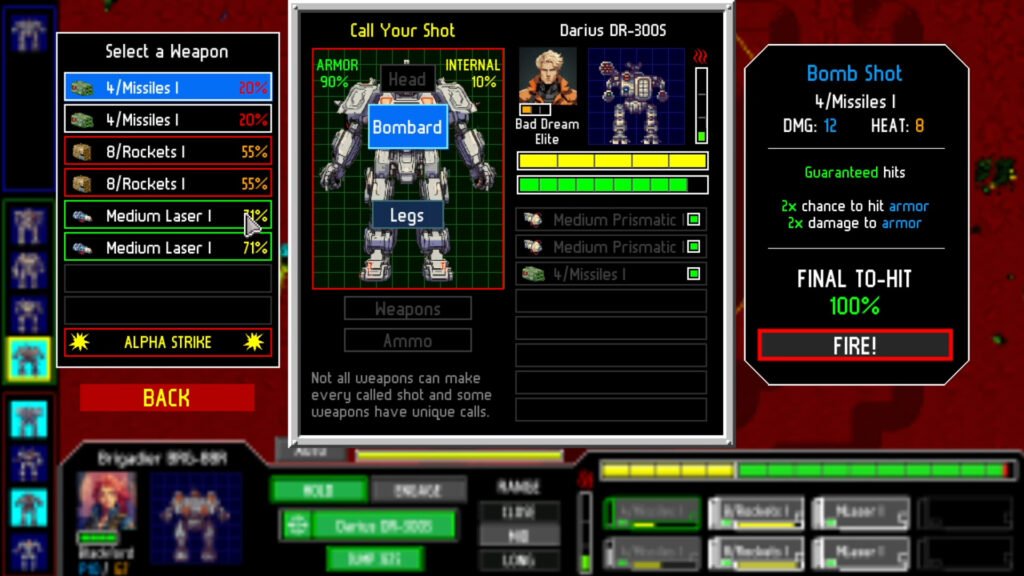Set preferred range to LONG
The image size is (1024, 576).
pos(517,559)
